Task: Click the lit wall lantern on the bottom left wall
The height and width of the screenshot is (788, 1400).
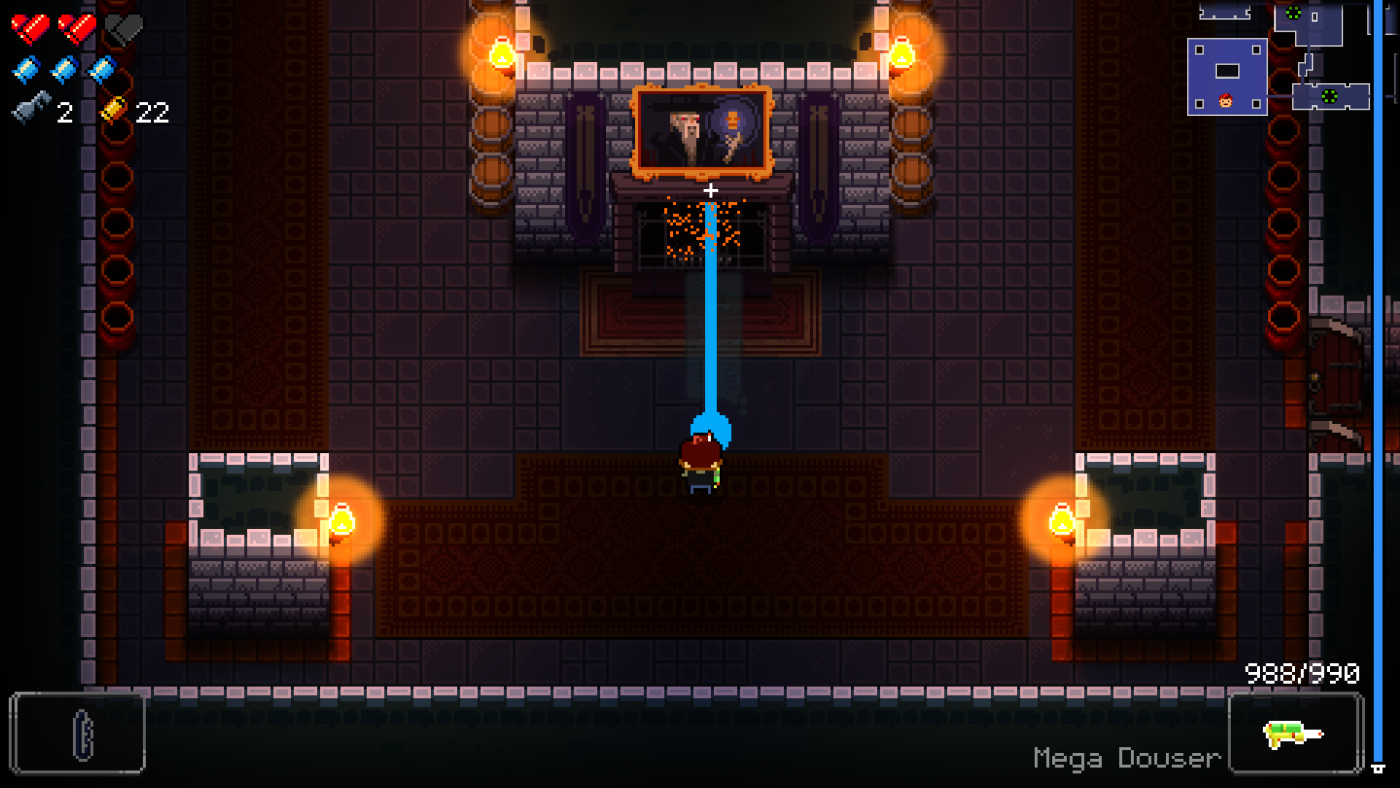Action: click(342, 520)
